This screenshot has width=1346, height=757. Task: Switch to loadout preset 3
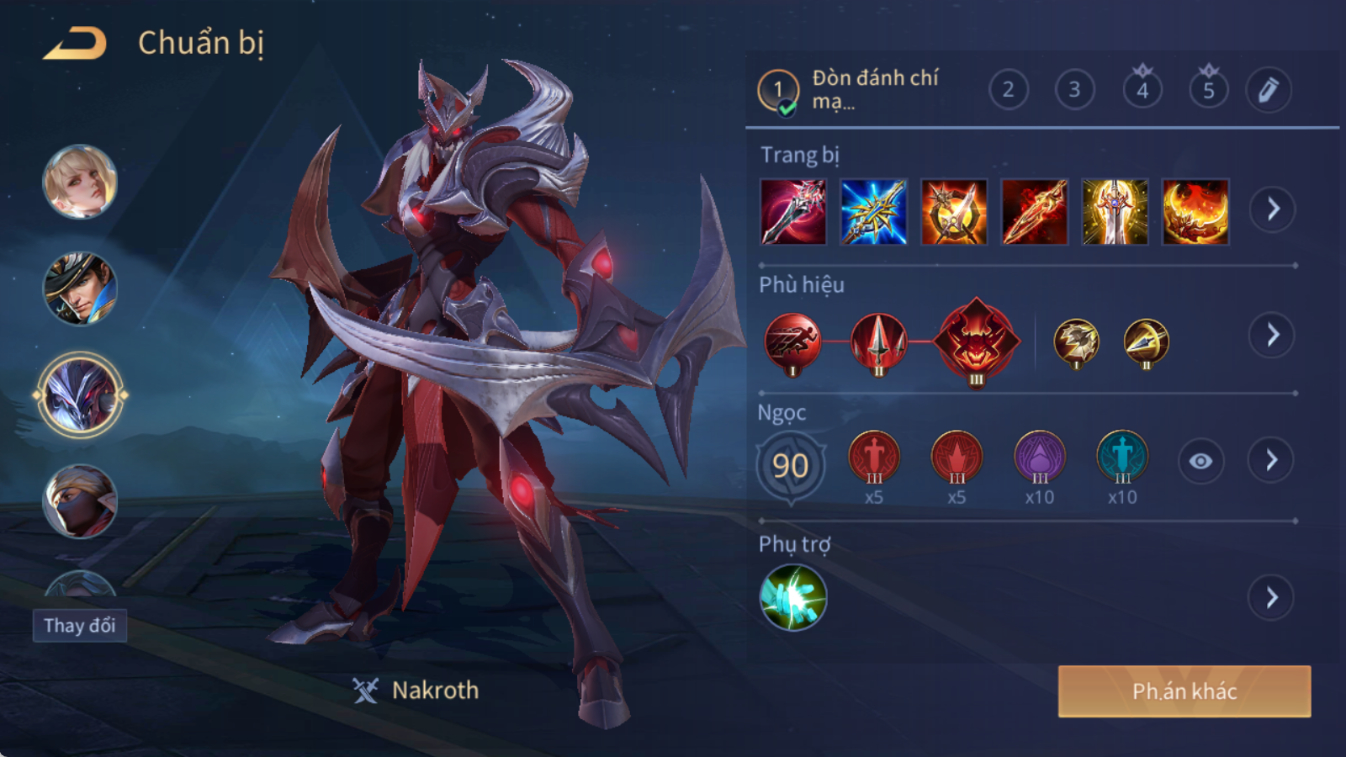1074,90
